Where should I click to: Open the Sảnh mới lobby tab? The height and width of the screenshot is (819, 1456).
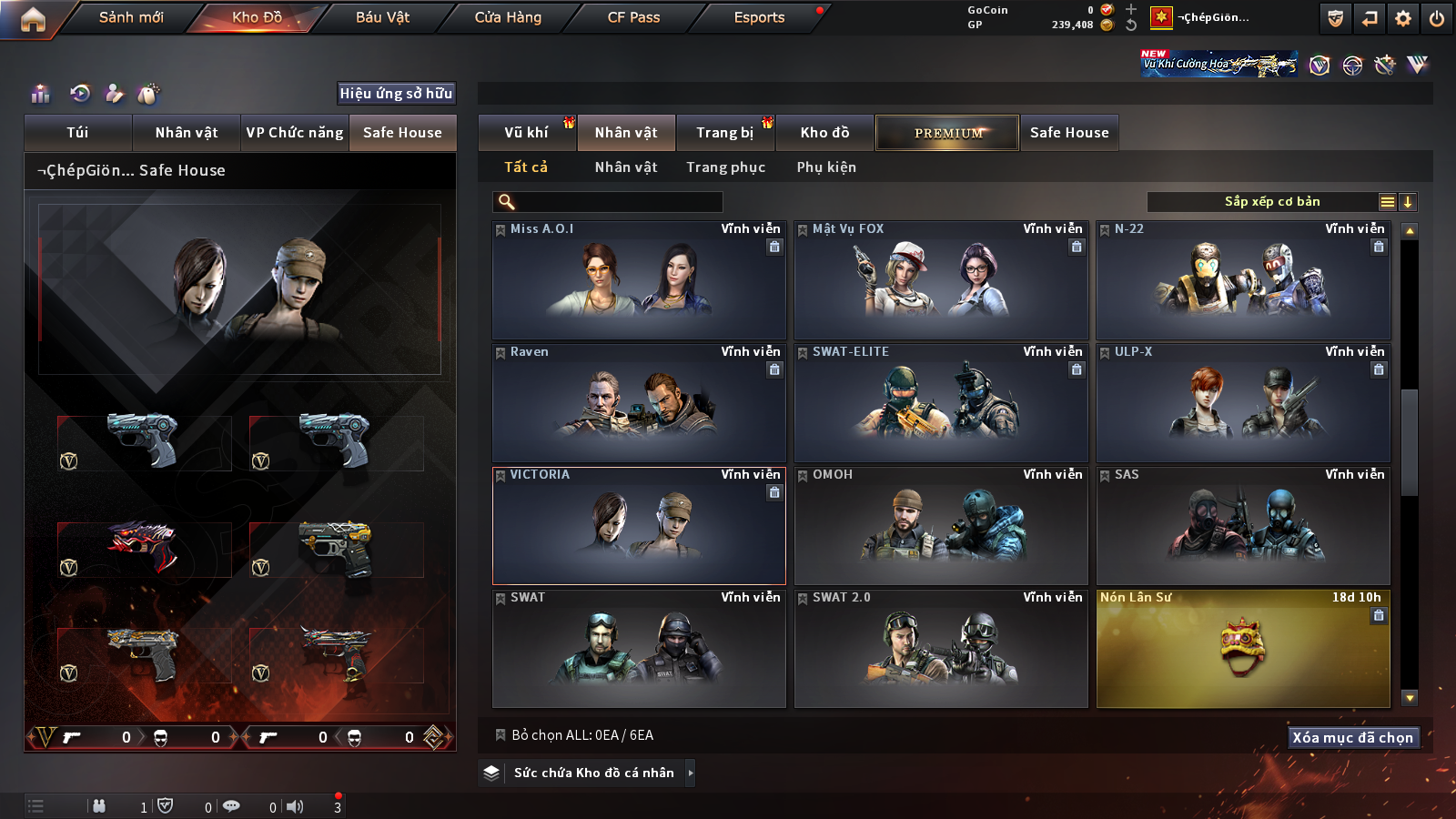coord(131,17)
